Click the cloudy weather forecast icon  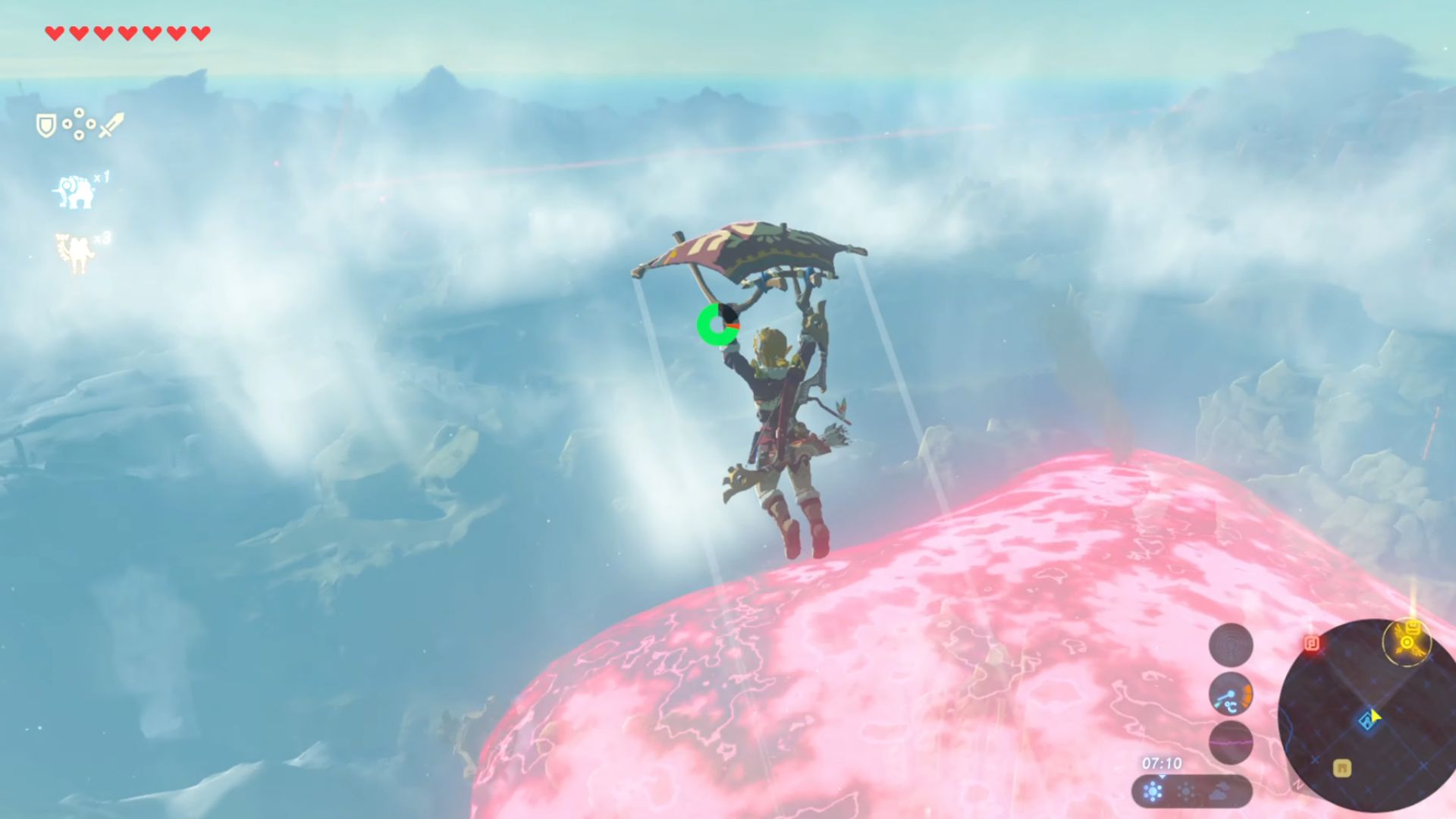pyautogui.click(x=1219, y=792)
